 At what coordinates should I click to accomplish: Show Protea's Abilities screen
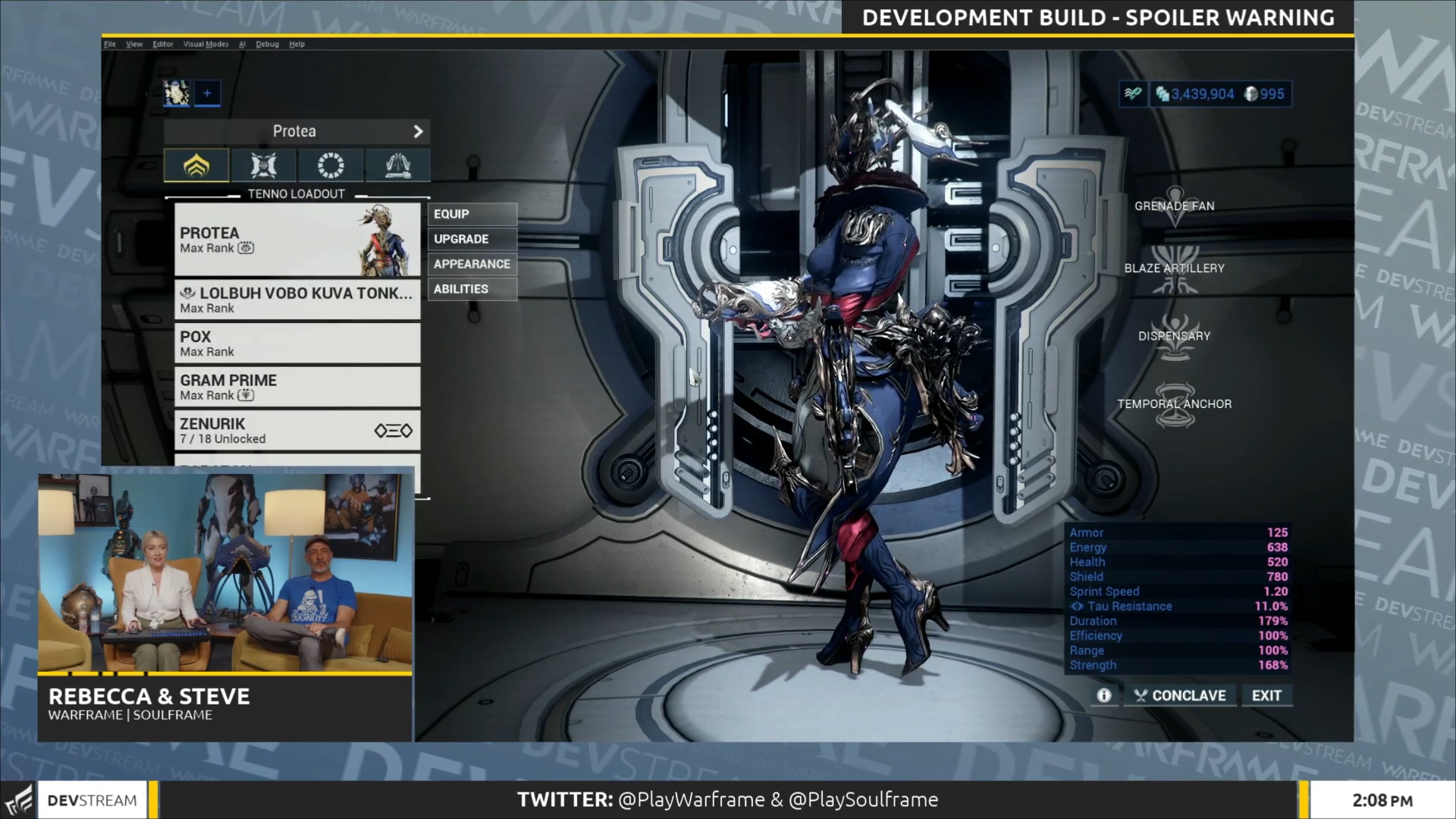(x=471, y=290)
